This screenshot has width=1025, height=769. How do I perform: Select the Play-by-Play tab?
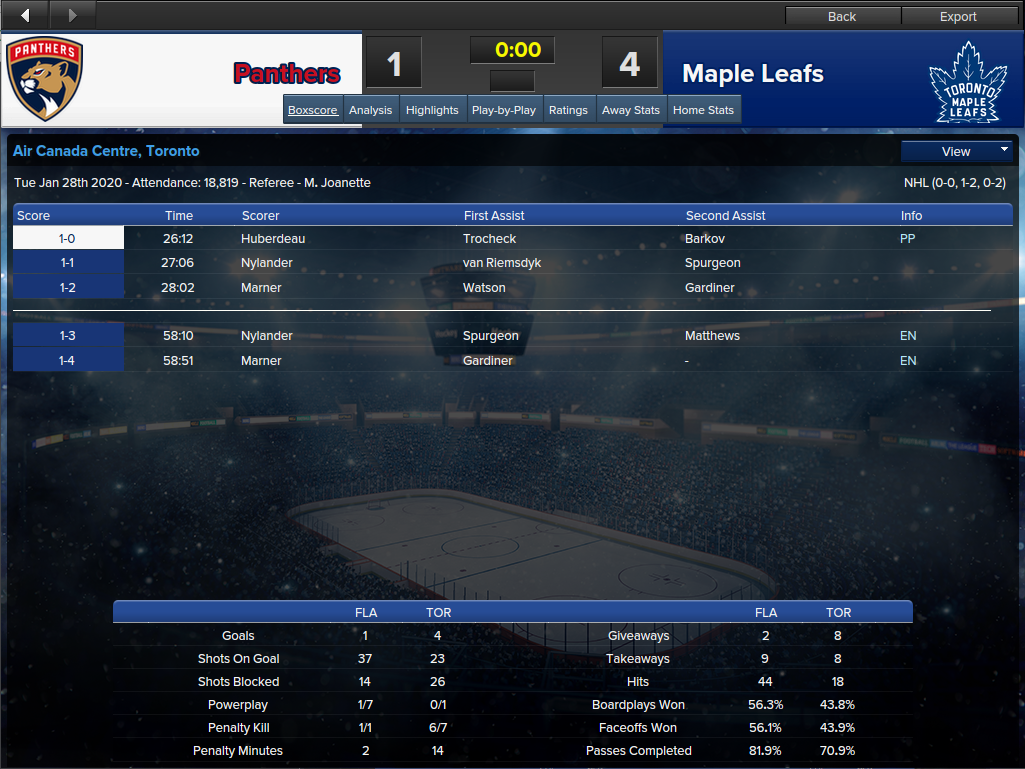(504, 110)
